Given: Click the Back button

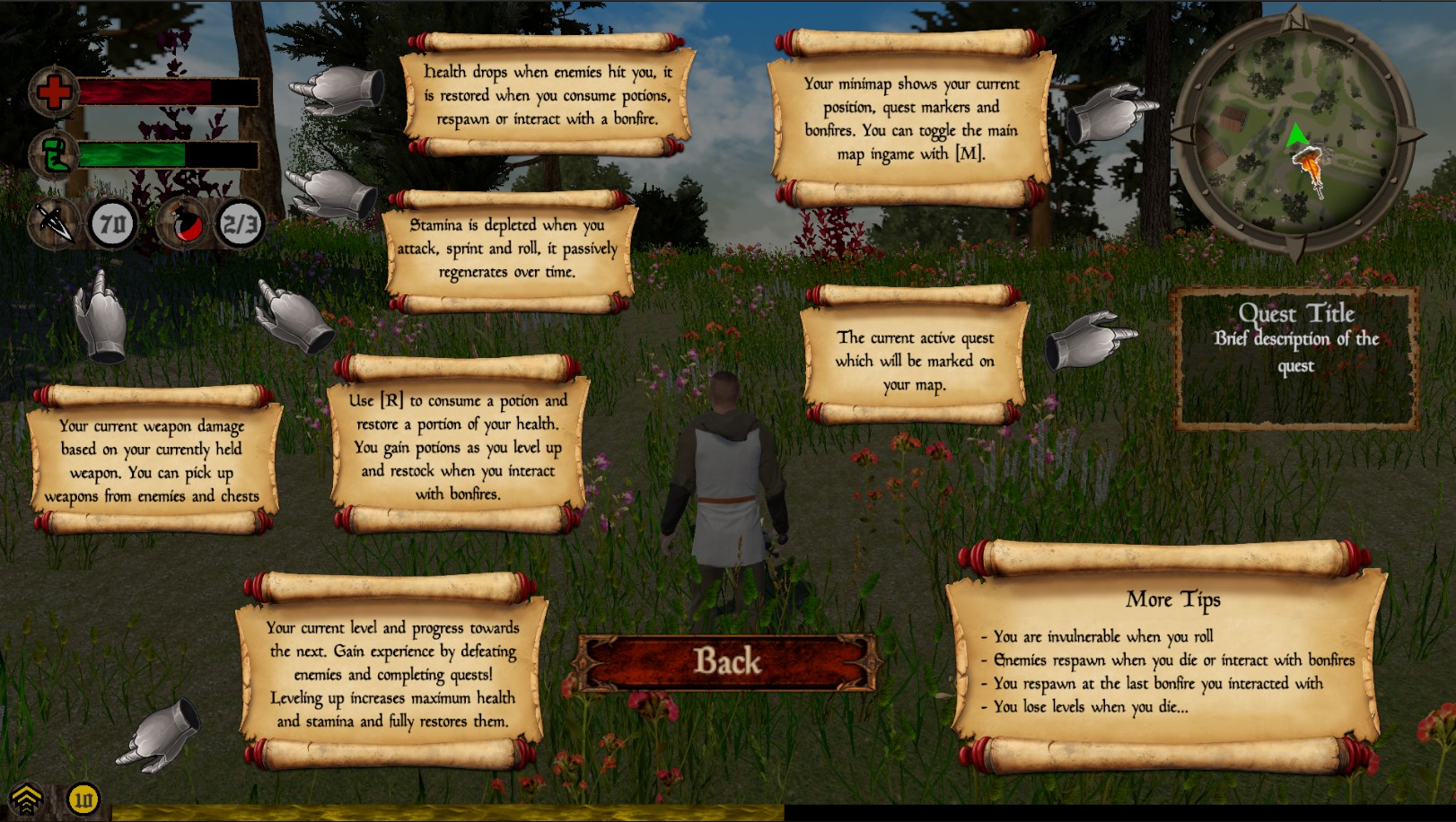Looking at the screenshot, I should [x=727, y=662].
